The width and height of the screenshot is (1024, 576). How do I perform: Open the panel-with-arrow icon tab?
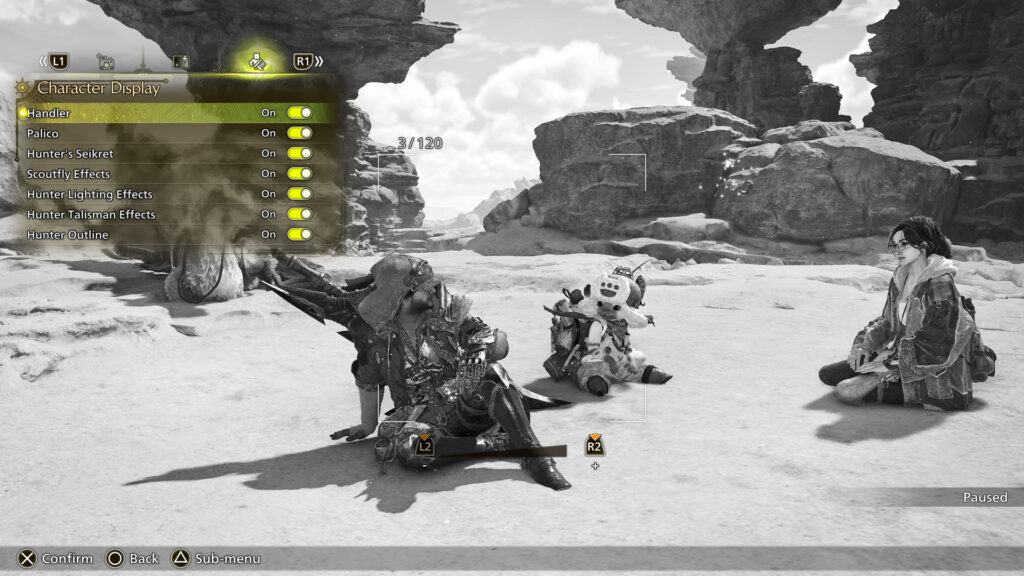pos(181,62)
